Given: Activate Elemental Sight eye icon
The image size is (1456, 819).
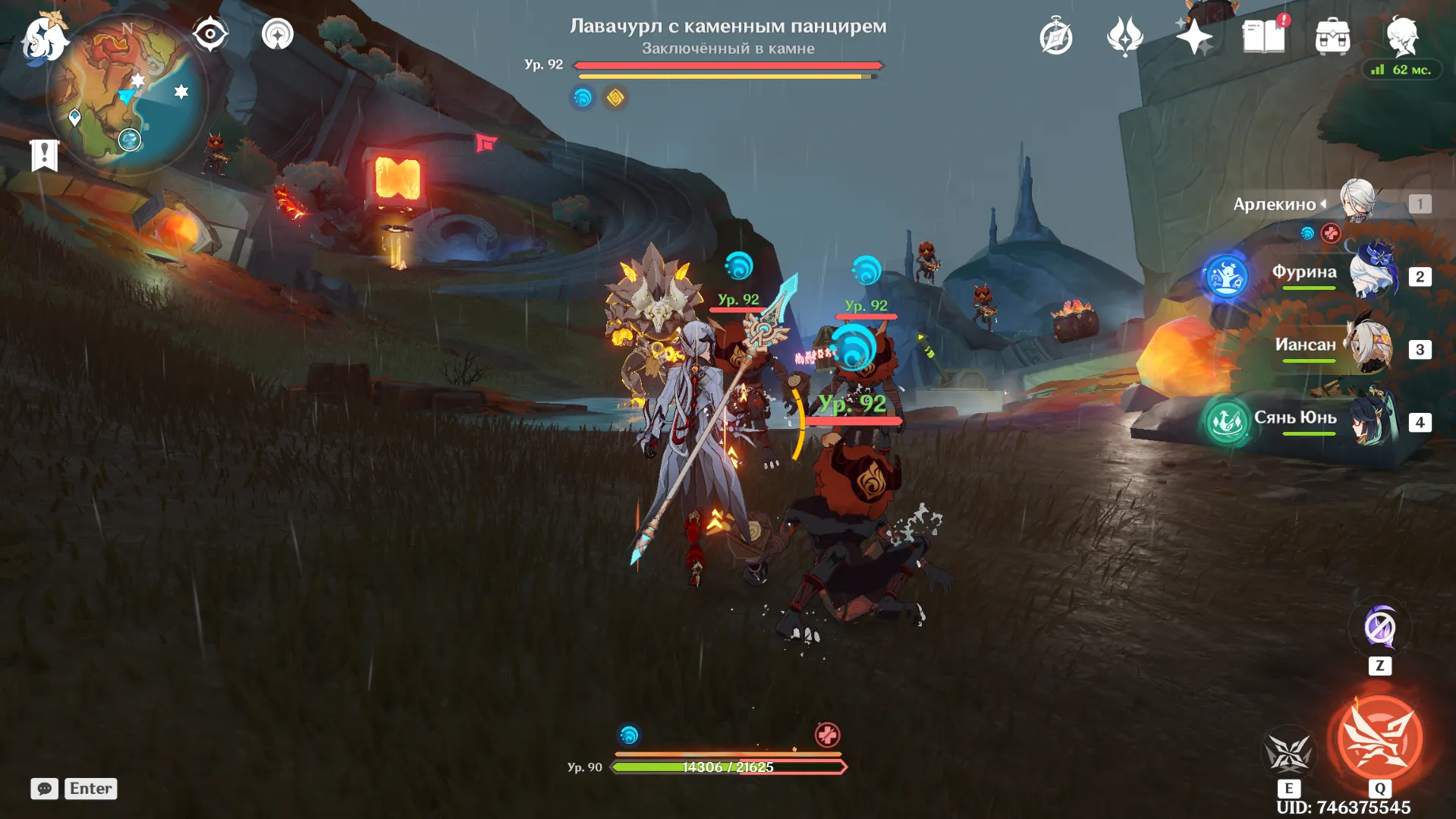Looking at the screenshot, I should [x=209, y=33].
